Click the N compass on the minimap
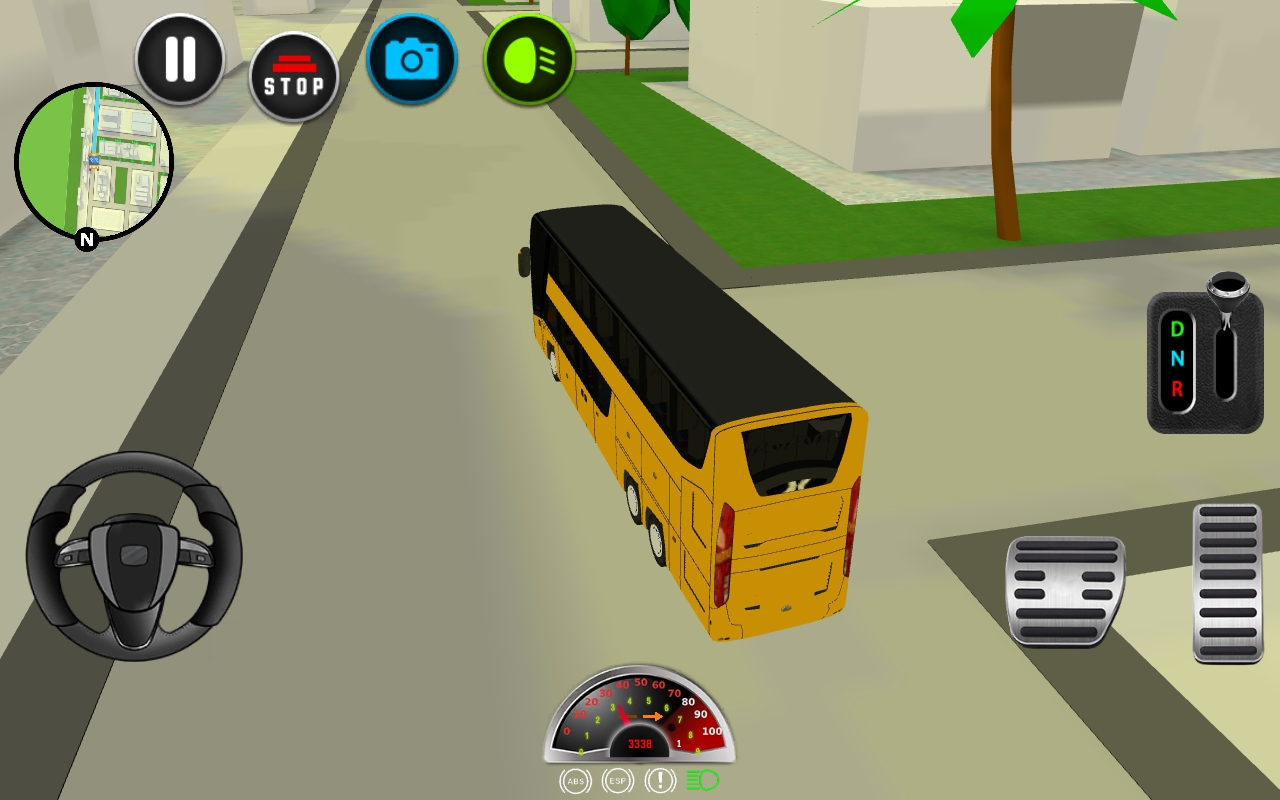Viewport: 1280px width, 800px height. click(x=86, y=240)
